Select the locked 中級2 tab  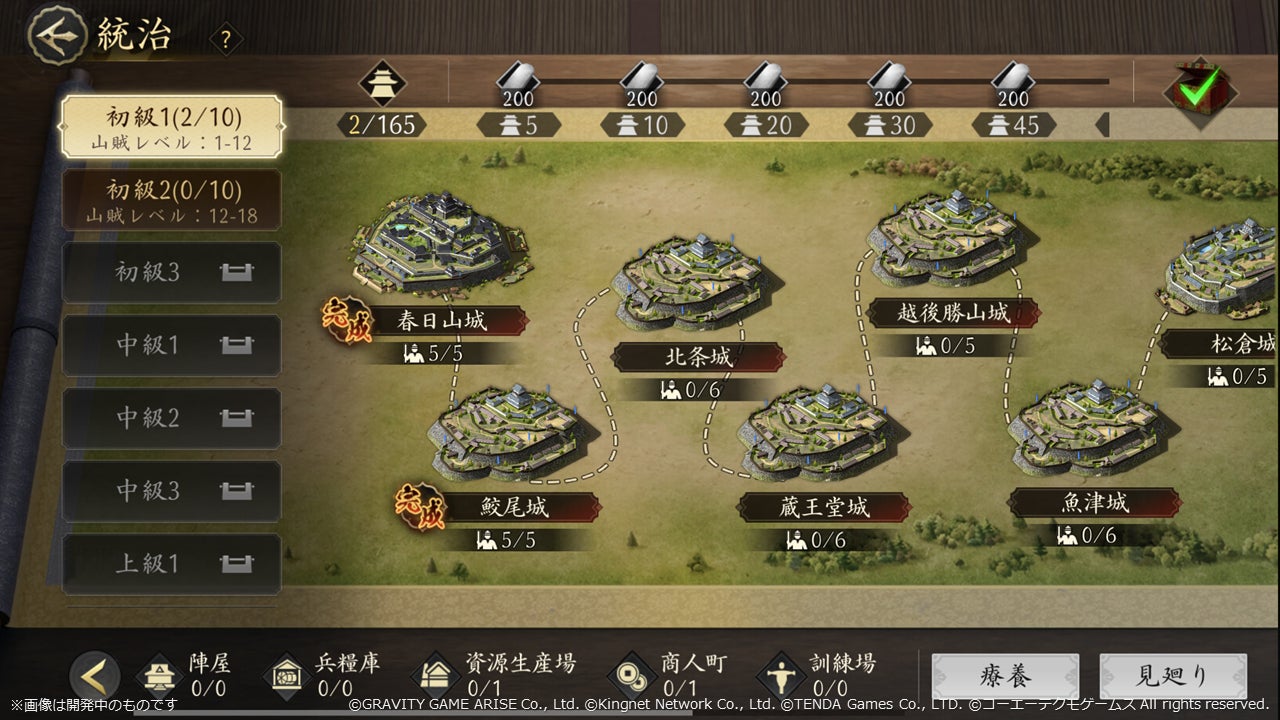tap(172, 418)
